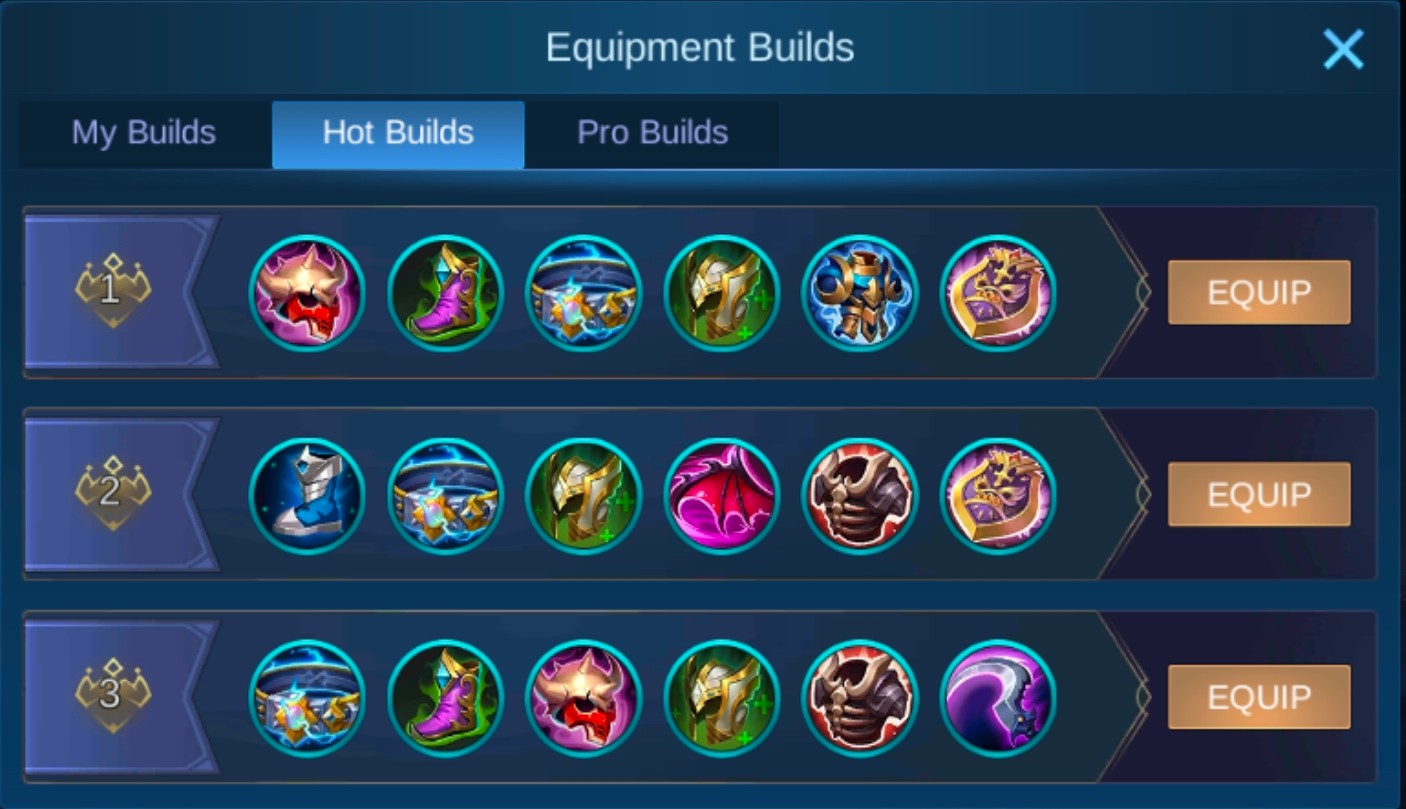Select the ribcage armor icon in build 2
The image size is (1406, 809).
point(859,494)
